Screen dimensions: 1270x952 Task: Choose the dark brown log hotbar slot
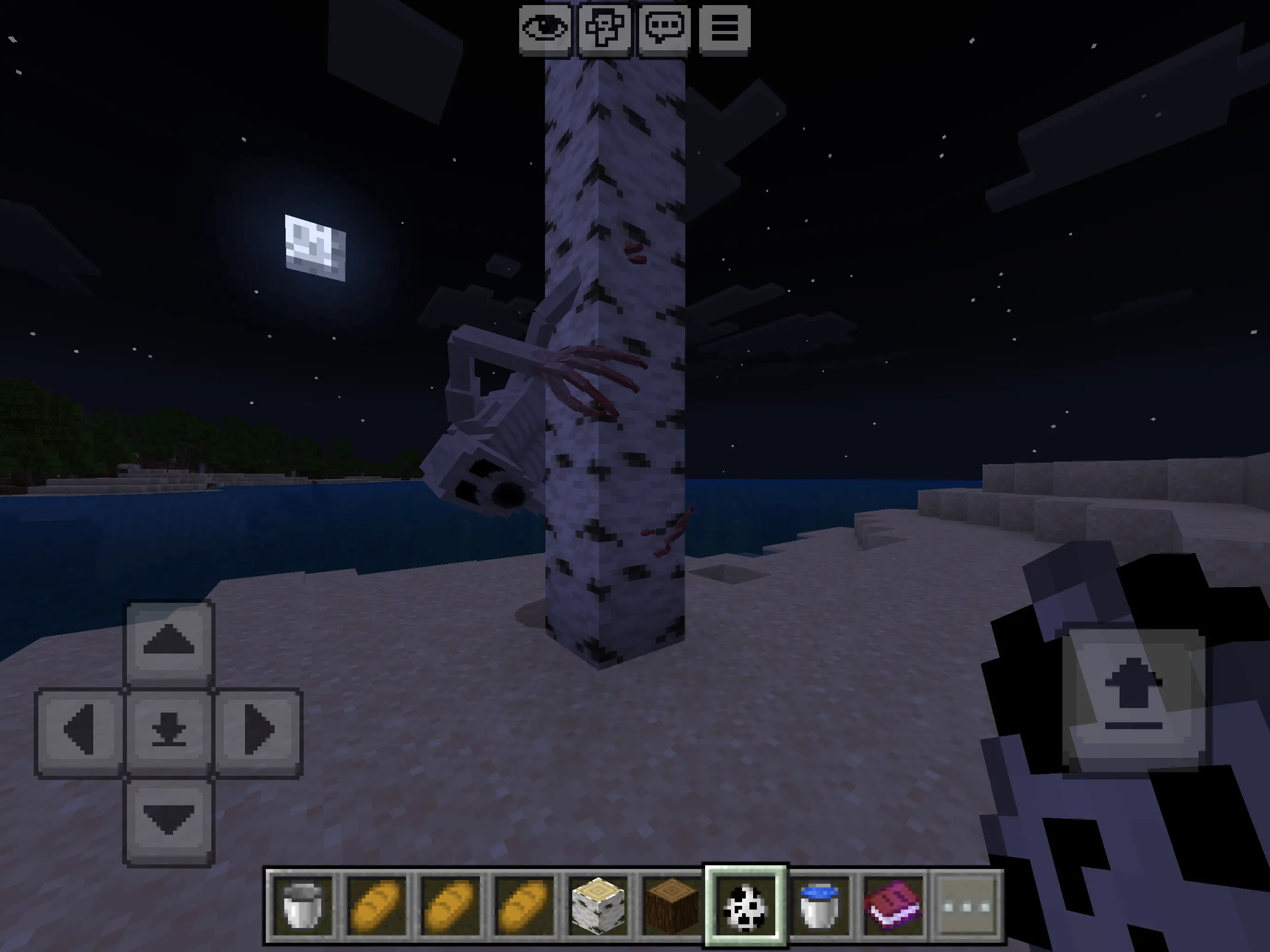coord(671,906)
